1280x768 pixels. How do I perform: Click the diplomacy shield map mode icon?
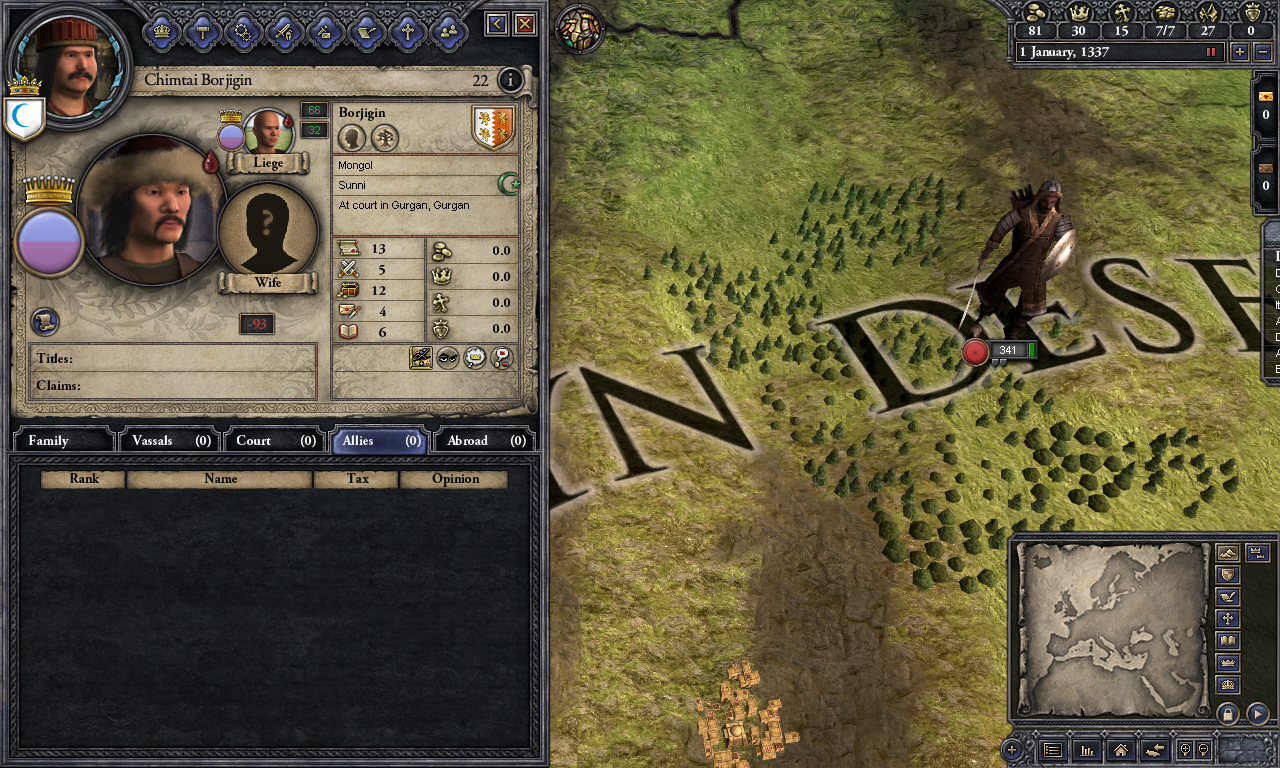[1227, 576]
